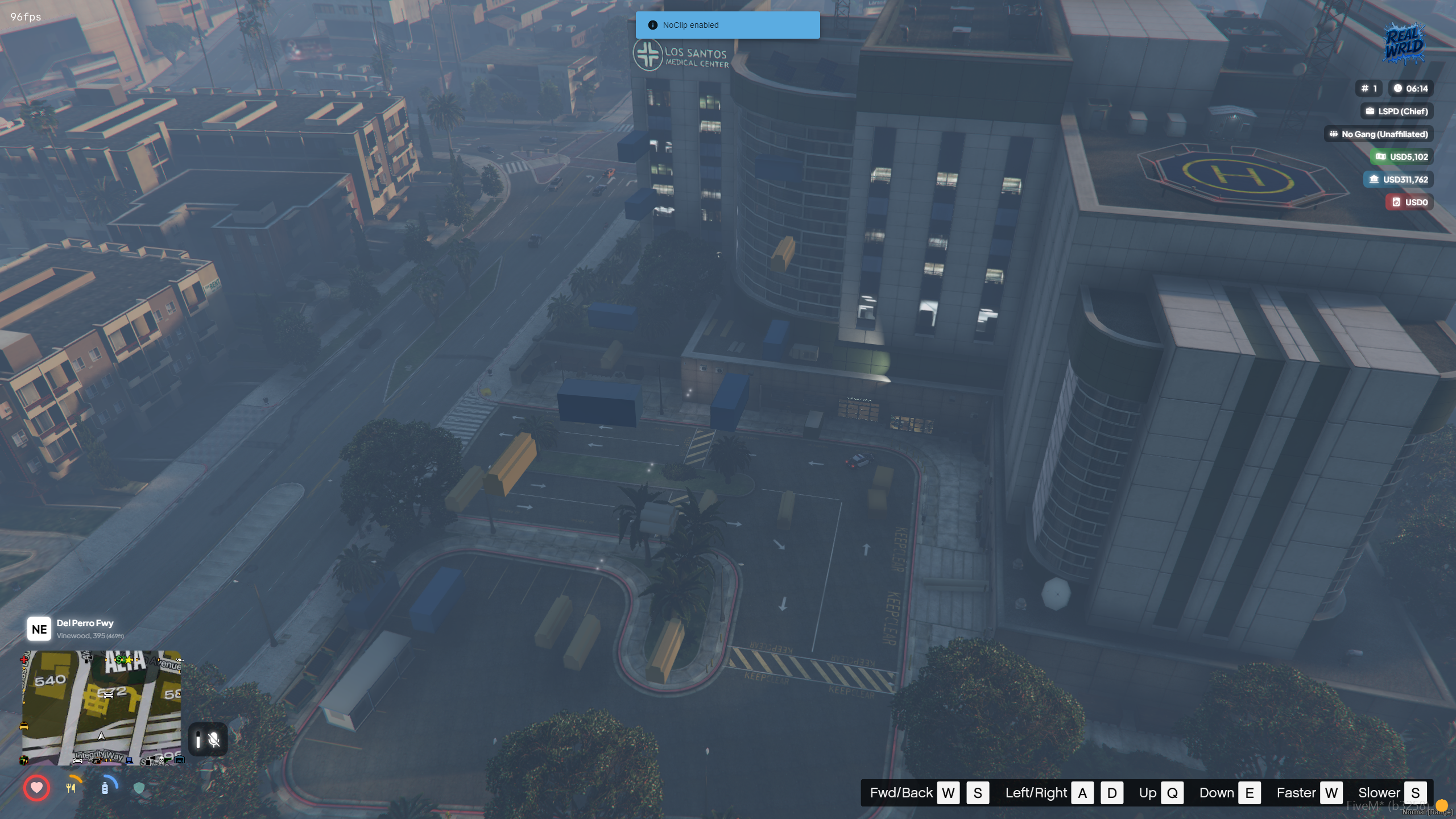Select the red heart health icon
This screenshot has height=819, width=1456.
(x=37, y=788)
